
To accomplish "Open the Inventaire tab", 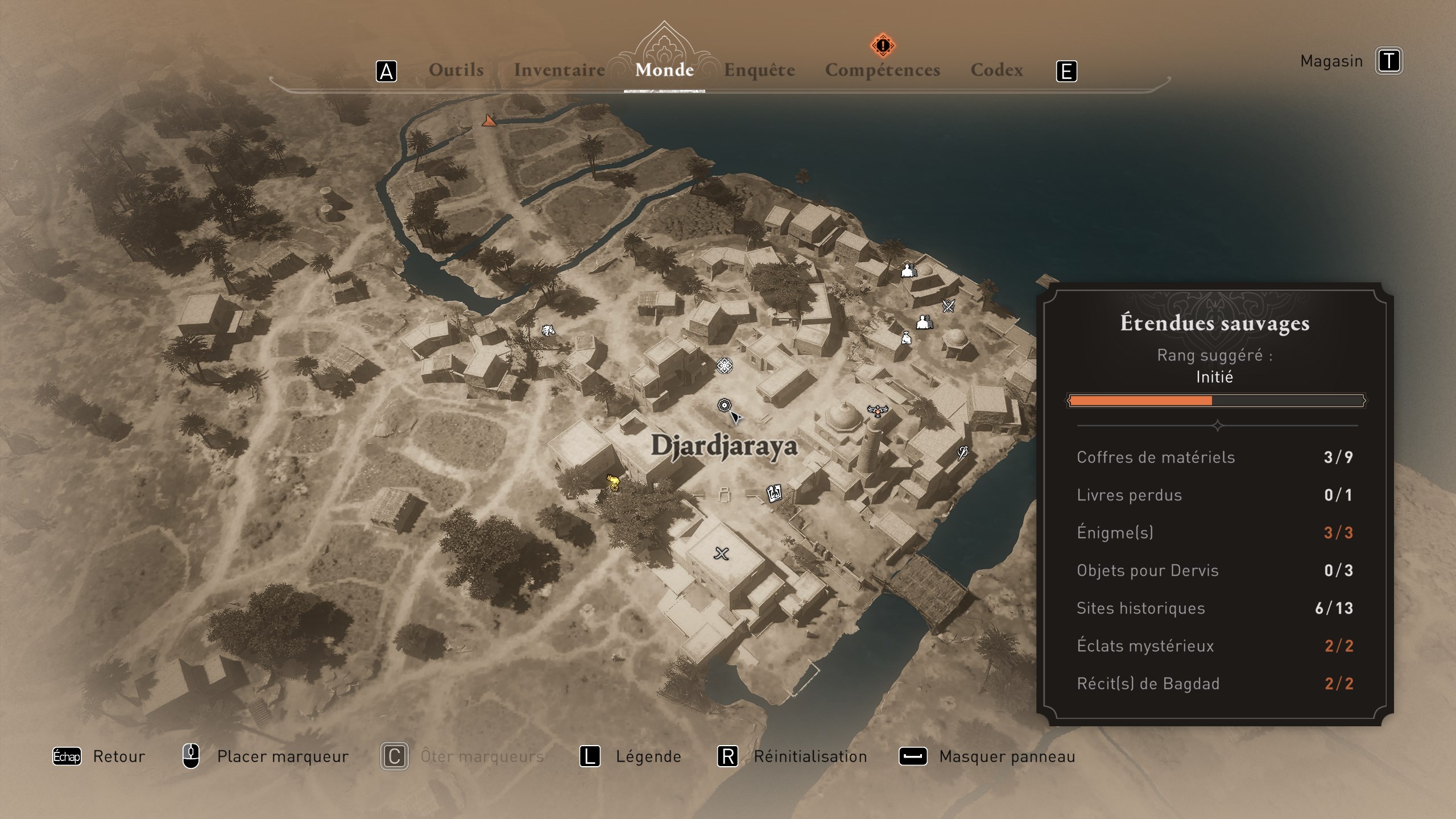I will 559,70.
